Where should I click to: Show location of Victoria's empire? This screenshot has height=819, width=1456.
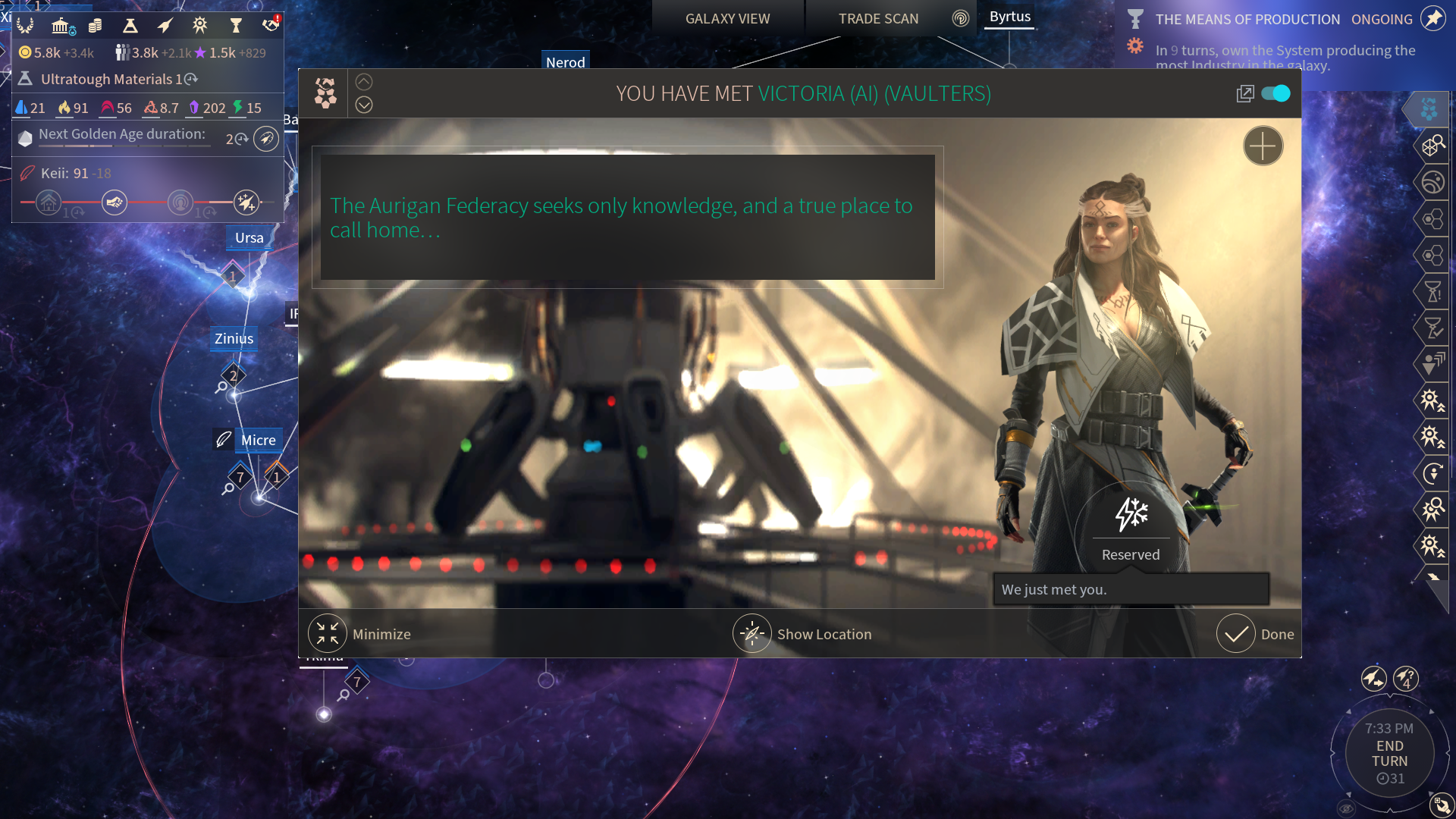752,634
